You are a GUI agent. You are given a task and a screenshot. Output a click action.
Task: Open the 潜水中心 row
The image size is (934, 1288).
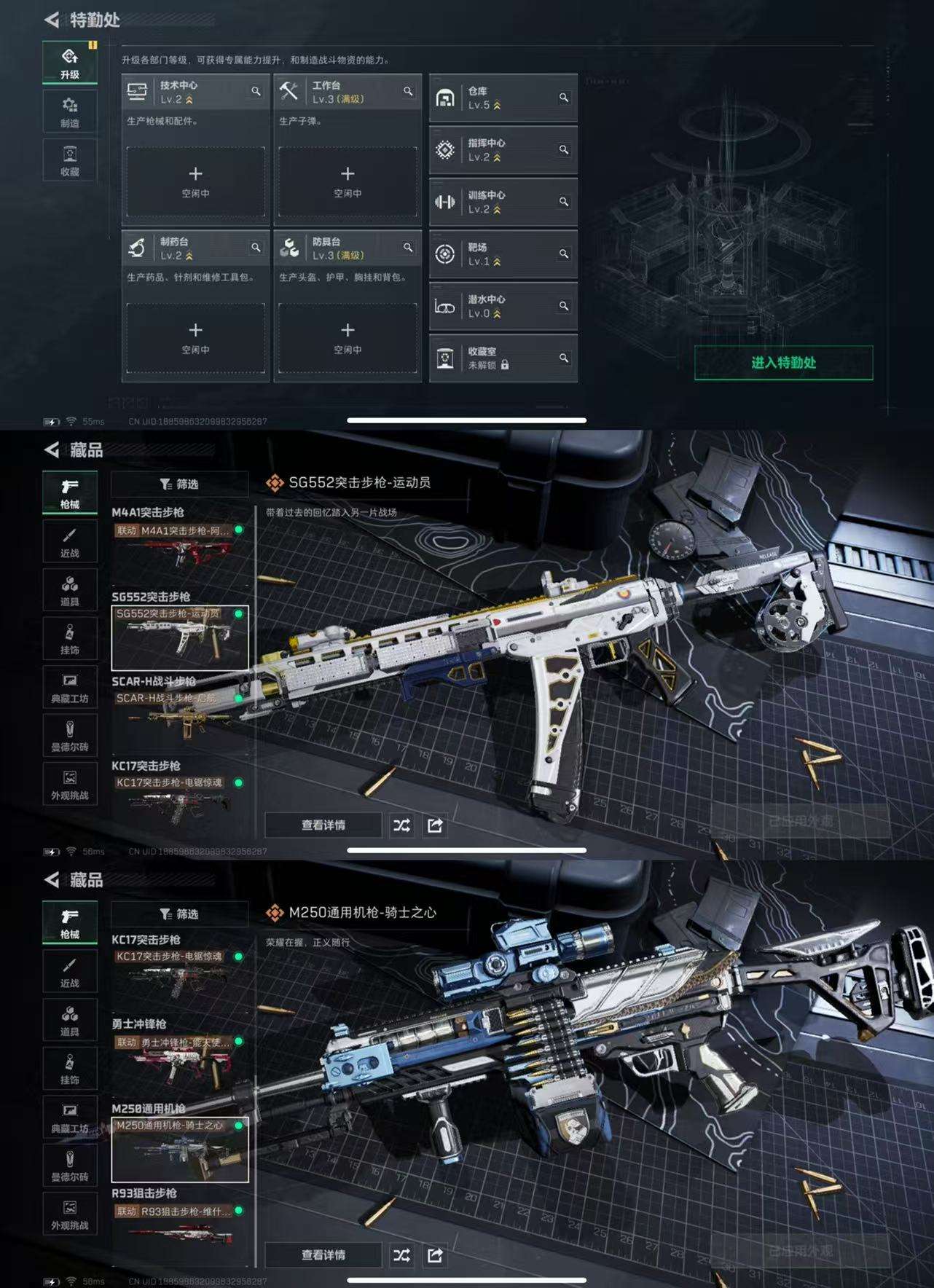(x=503, y=306)
